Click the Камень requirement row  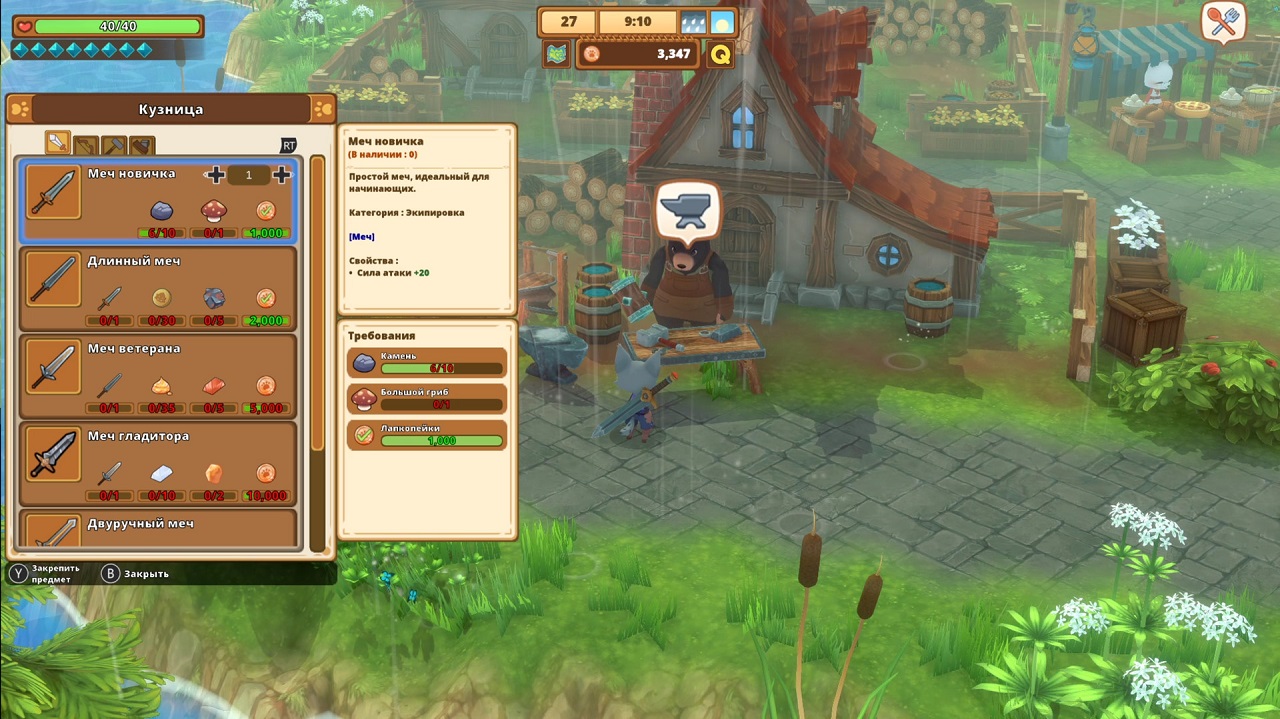point(427,362)
